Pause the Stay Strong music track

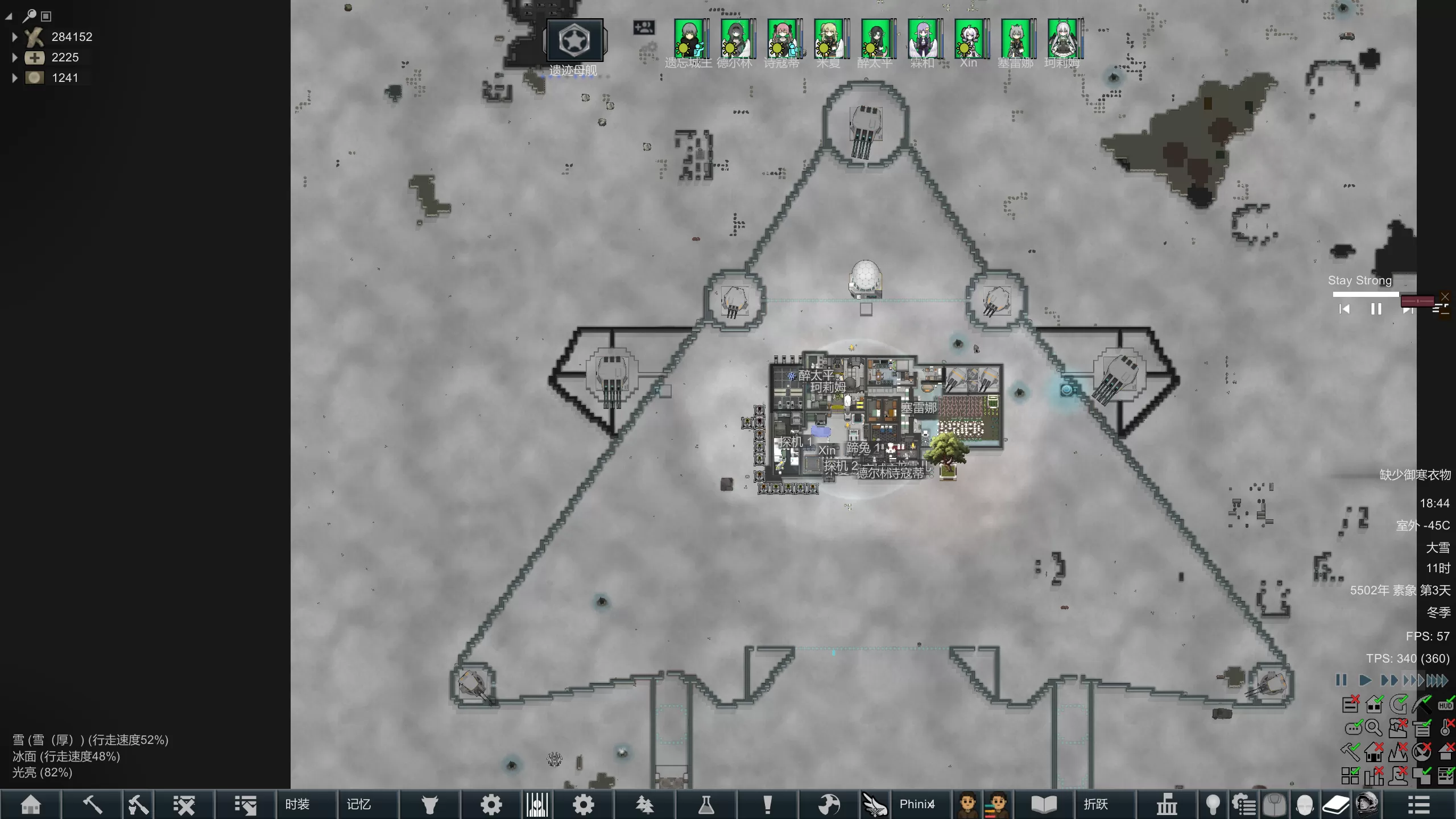1376,309
